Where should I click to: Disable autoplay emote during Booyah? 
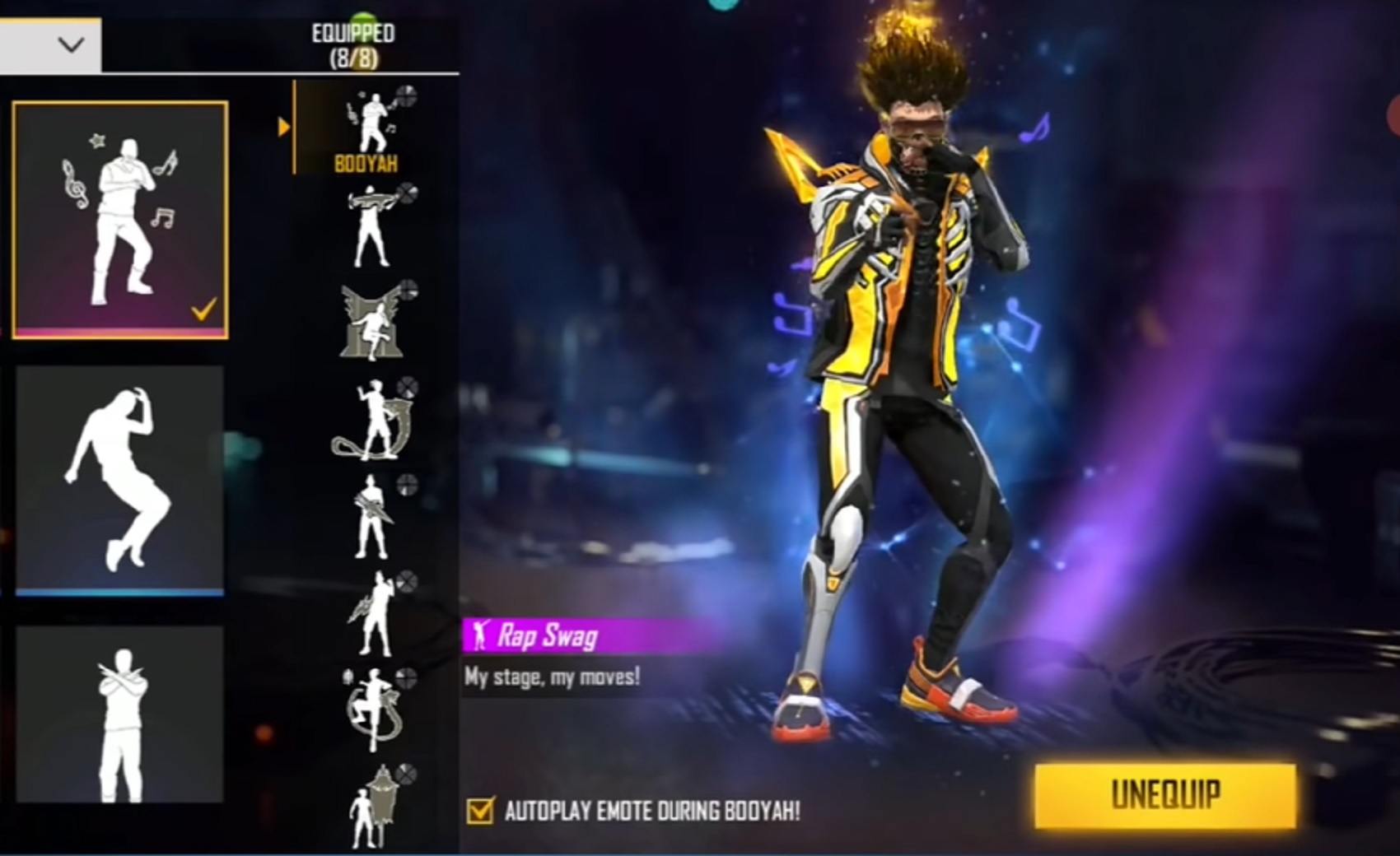[x=482, y=812]
